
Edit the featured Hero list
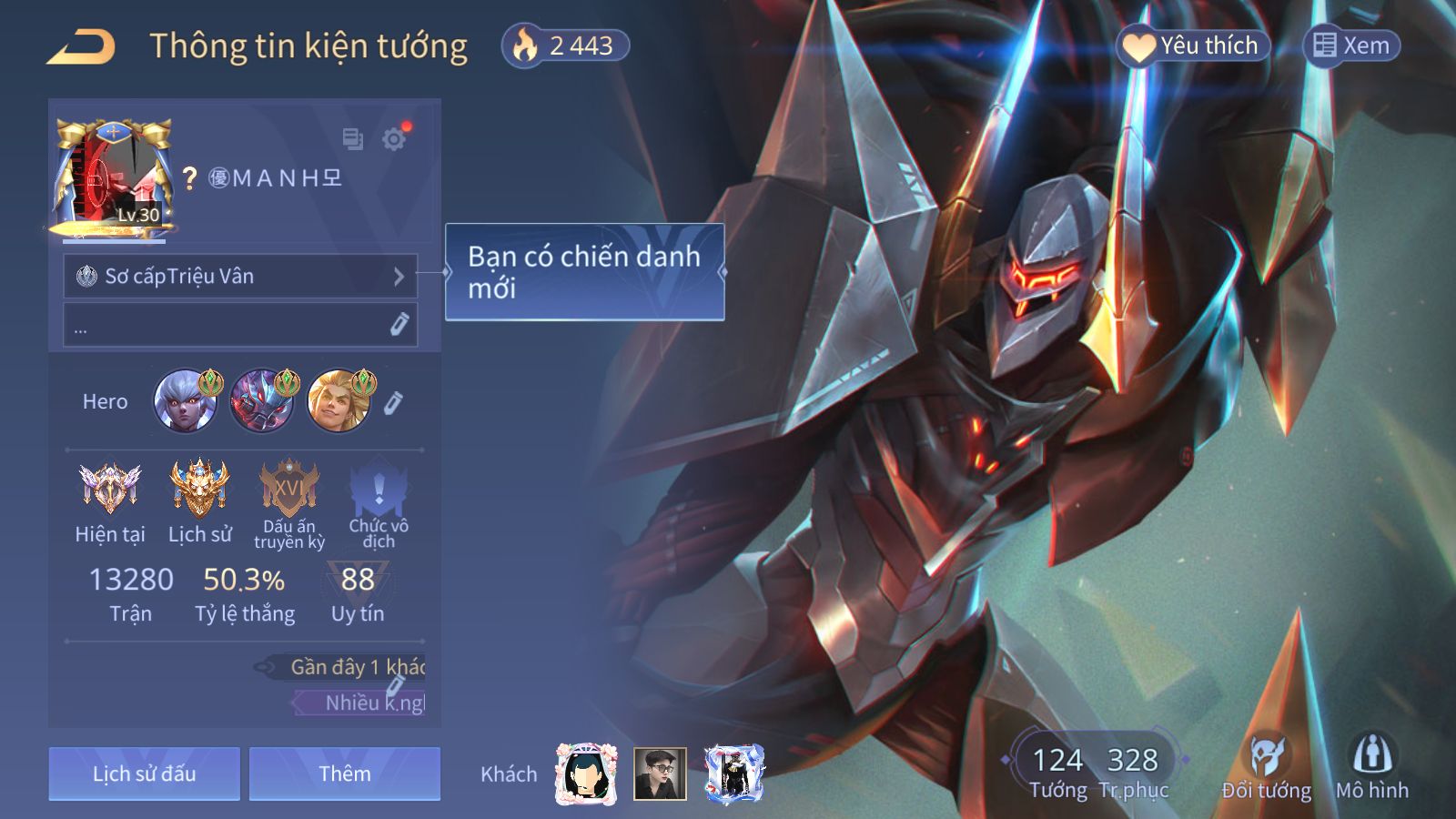click(393, 402)
